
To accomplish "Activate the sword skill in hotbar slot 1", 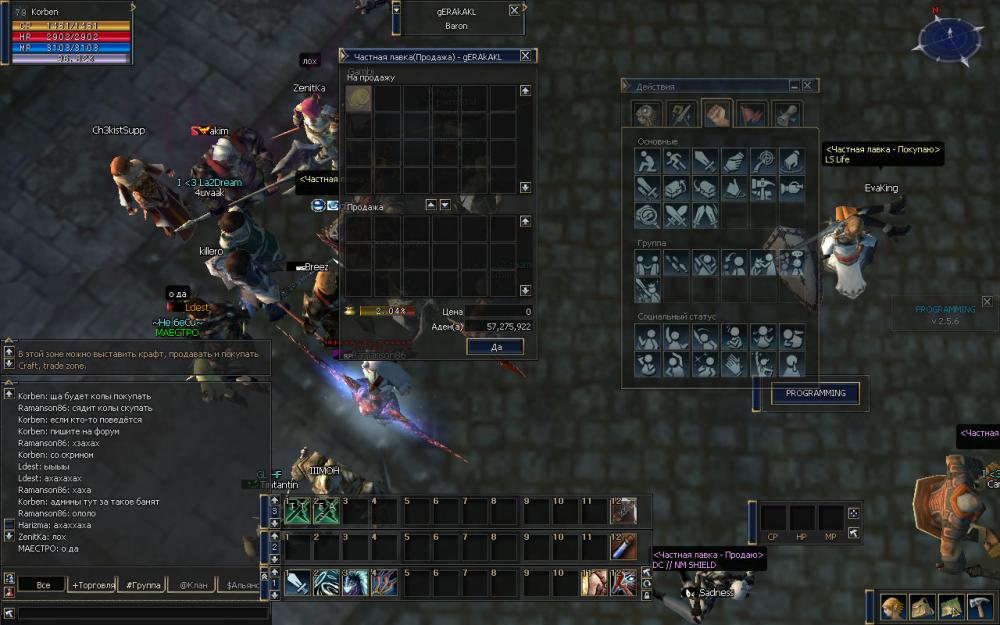I will point(297,582).
